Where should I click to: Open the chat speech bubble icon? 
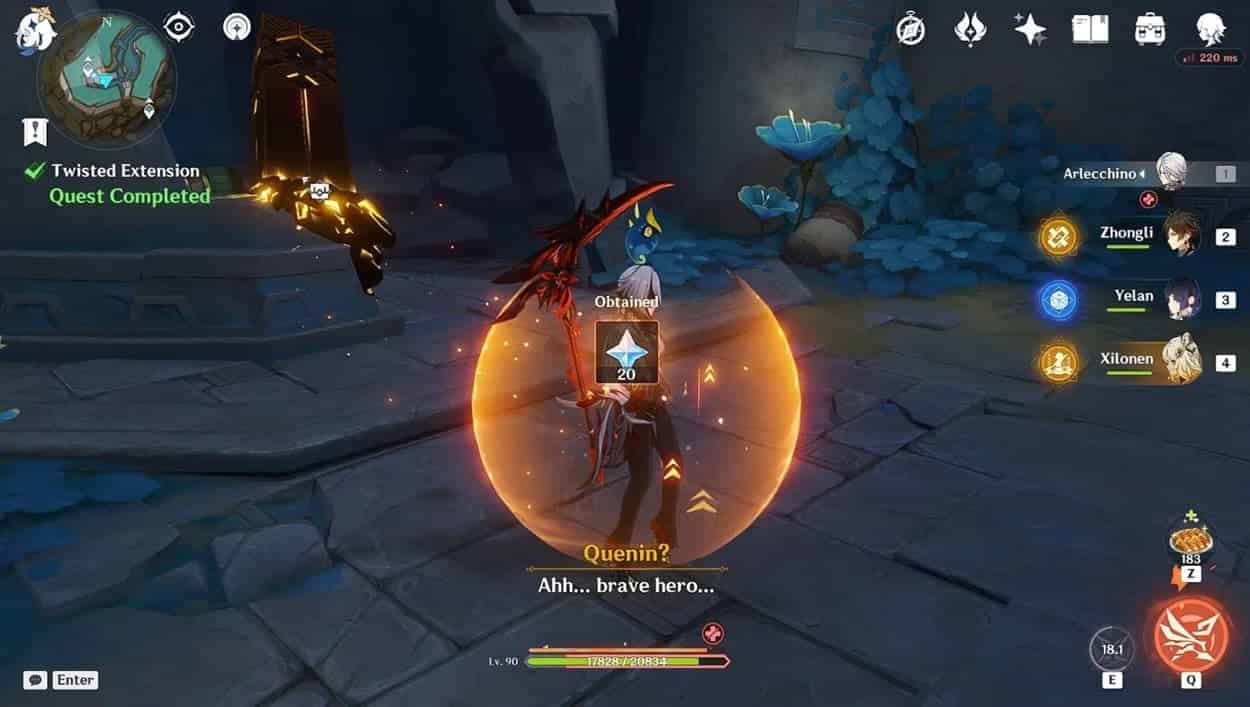[35, 680]
